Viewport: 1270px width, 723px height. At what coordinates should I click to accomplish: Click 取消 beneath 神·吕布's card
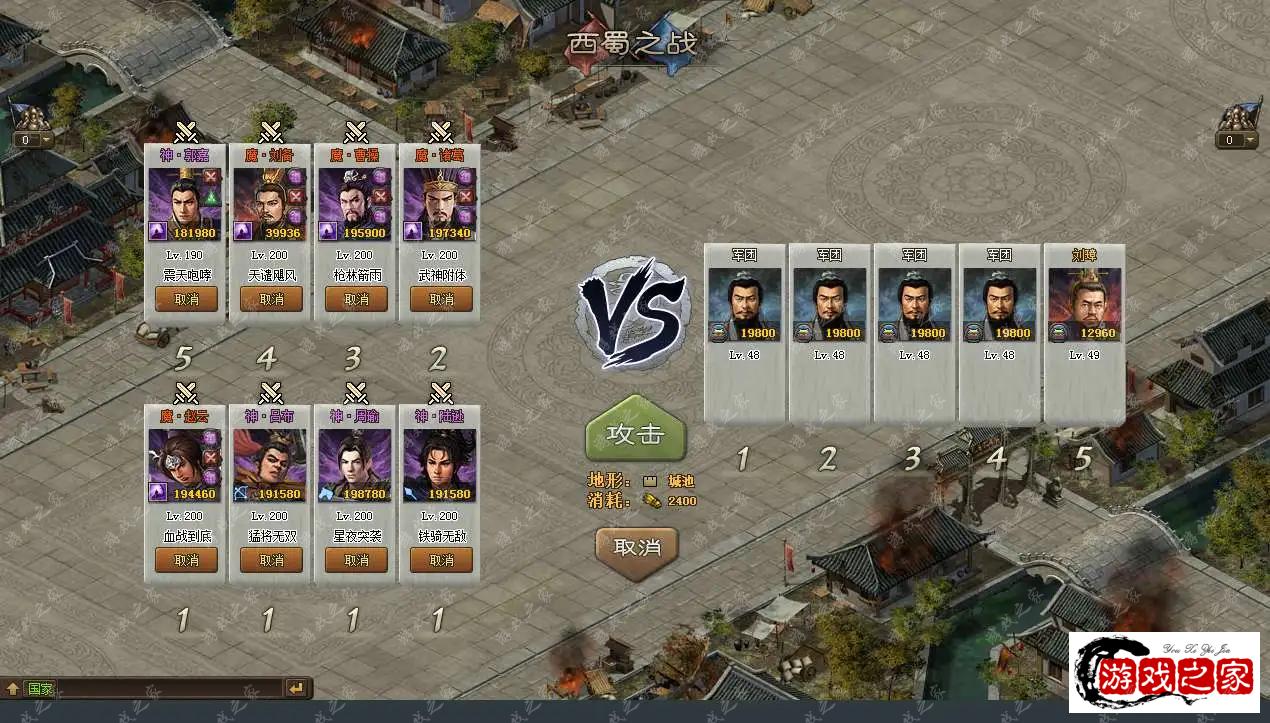271,560
